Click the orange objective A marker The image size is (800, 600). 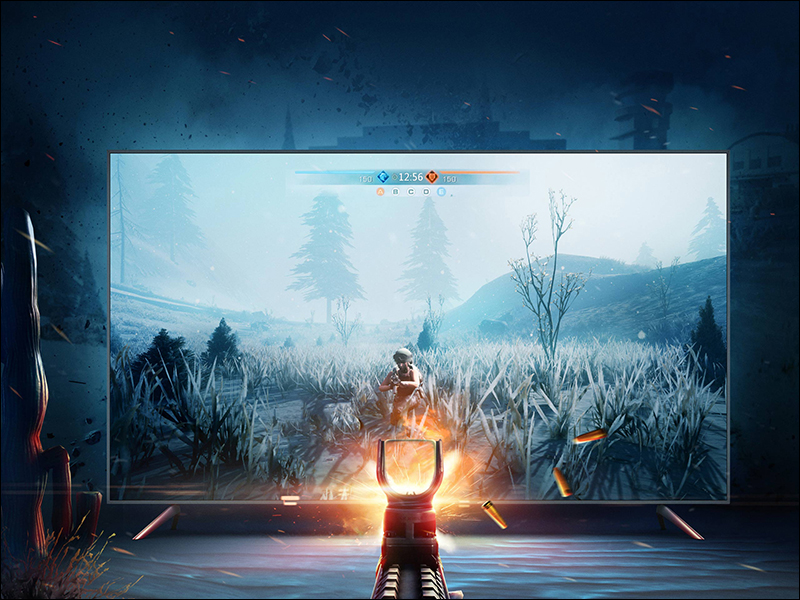click(x=380, y=191)
